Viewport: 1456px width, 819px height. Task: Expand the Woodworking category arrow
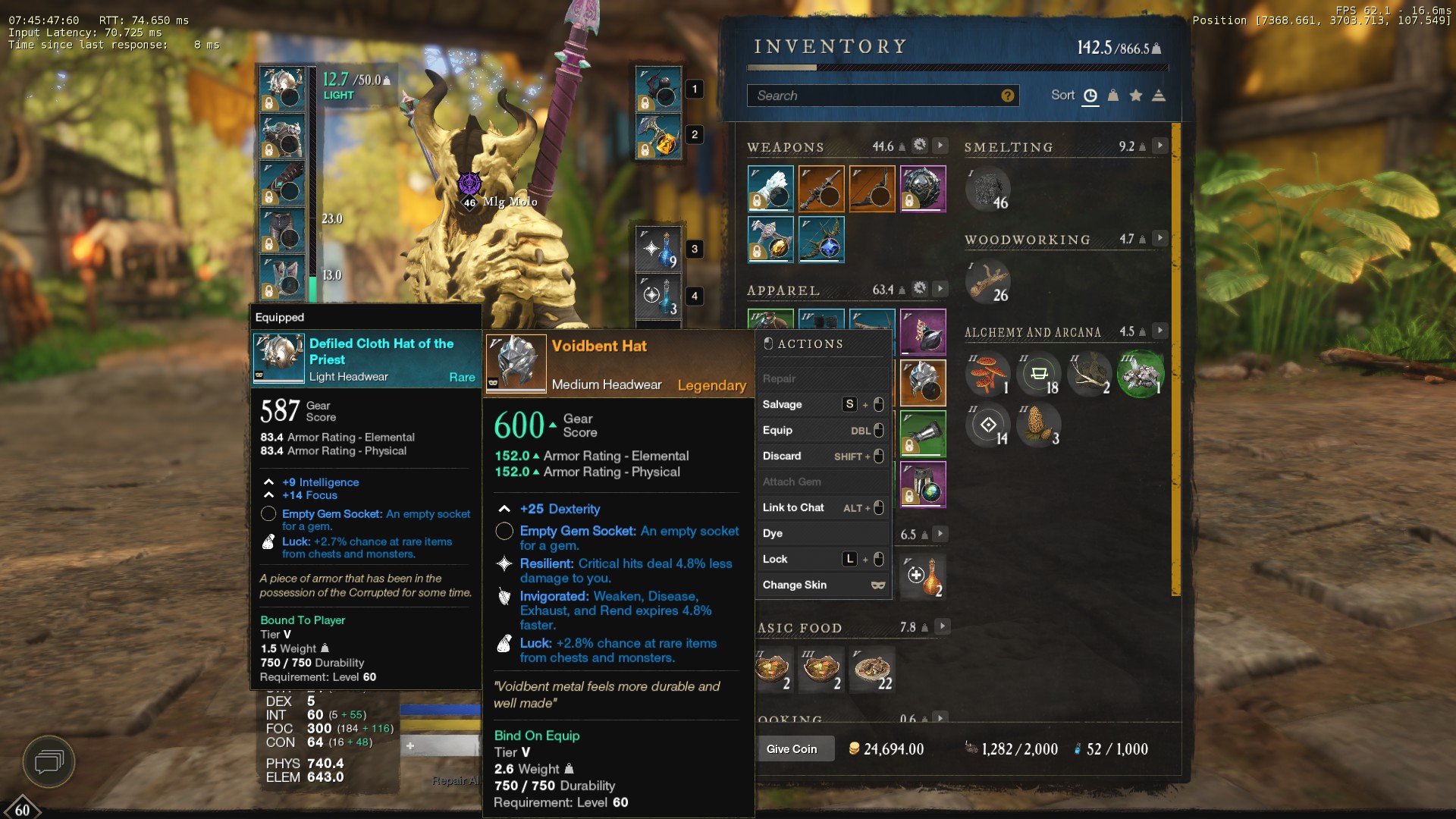[1160, 237]
